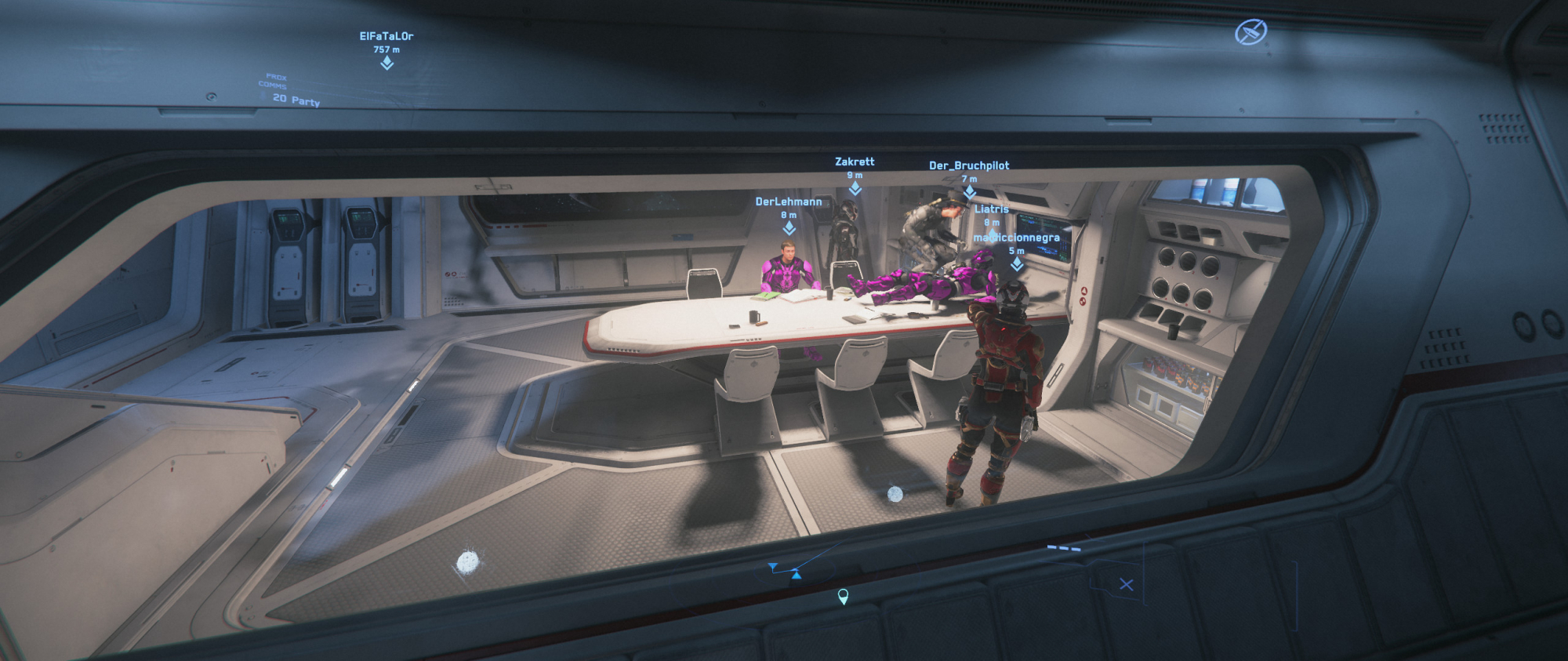Image resolution: width=1568 pixels, height=661 pixels.
Task: Click the location pin icon on the HUD
Action: (x=843, y=597)
